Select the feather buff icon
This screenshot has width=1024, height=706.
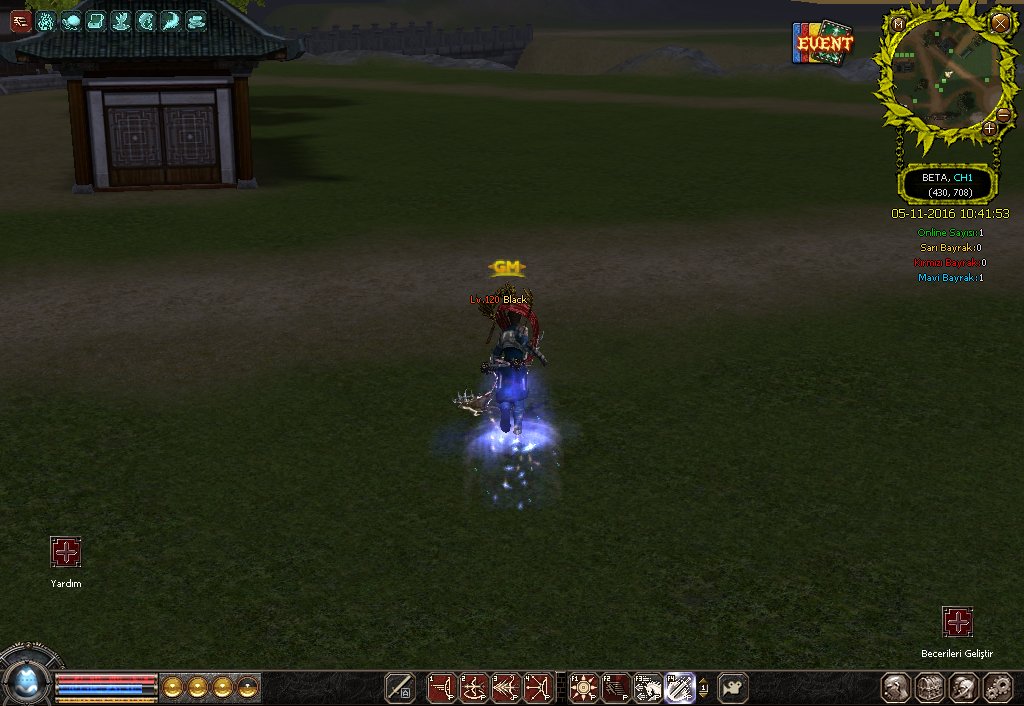[x=171, y=21]
